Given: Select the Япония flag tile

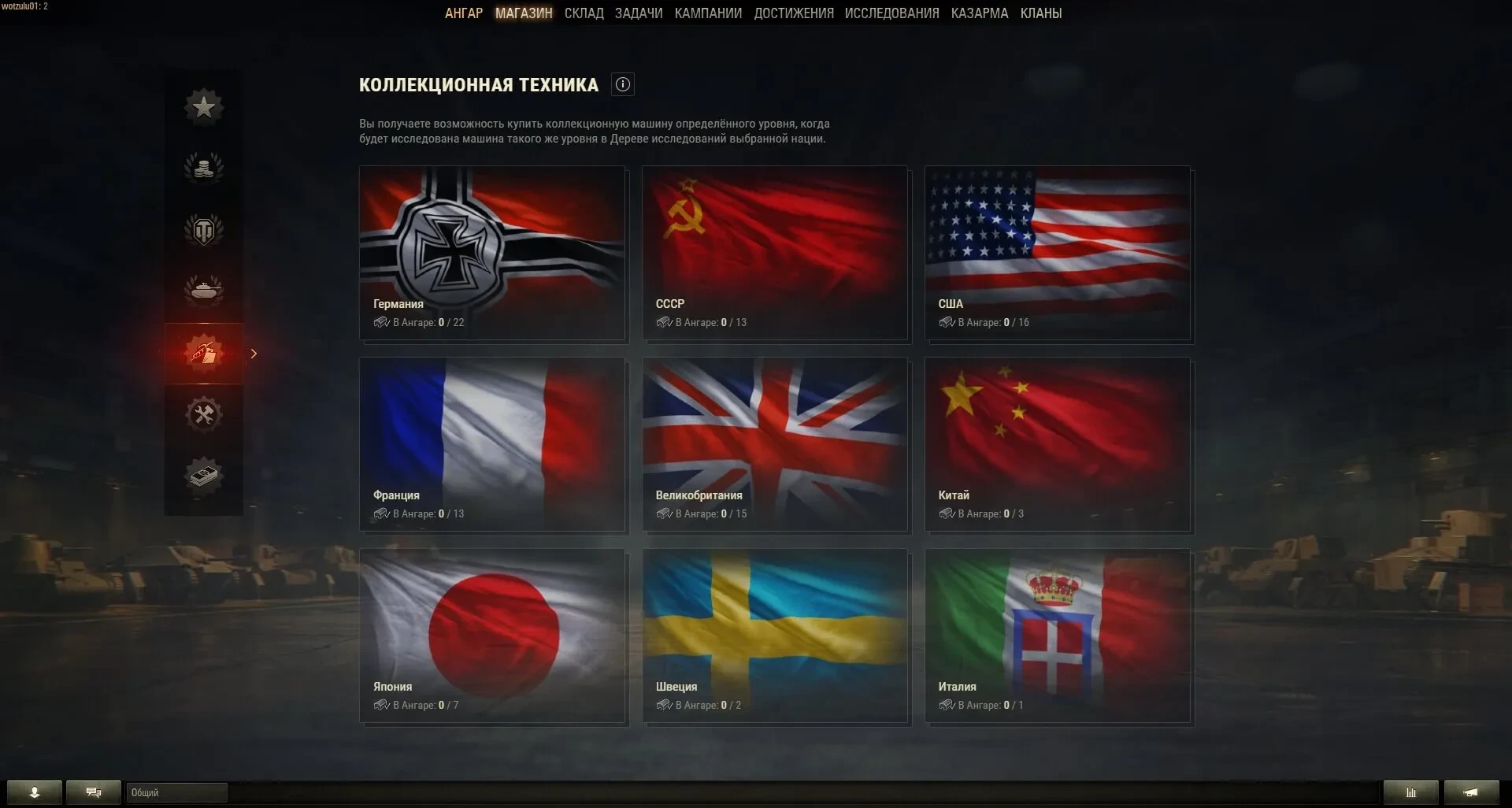Looking at the screenshot, I should click(492, 636).
